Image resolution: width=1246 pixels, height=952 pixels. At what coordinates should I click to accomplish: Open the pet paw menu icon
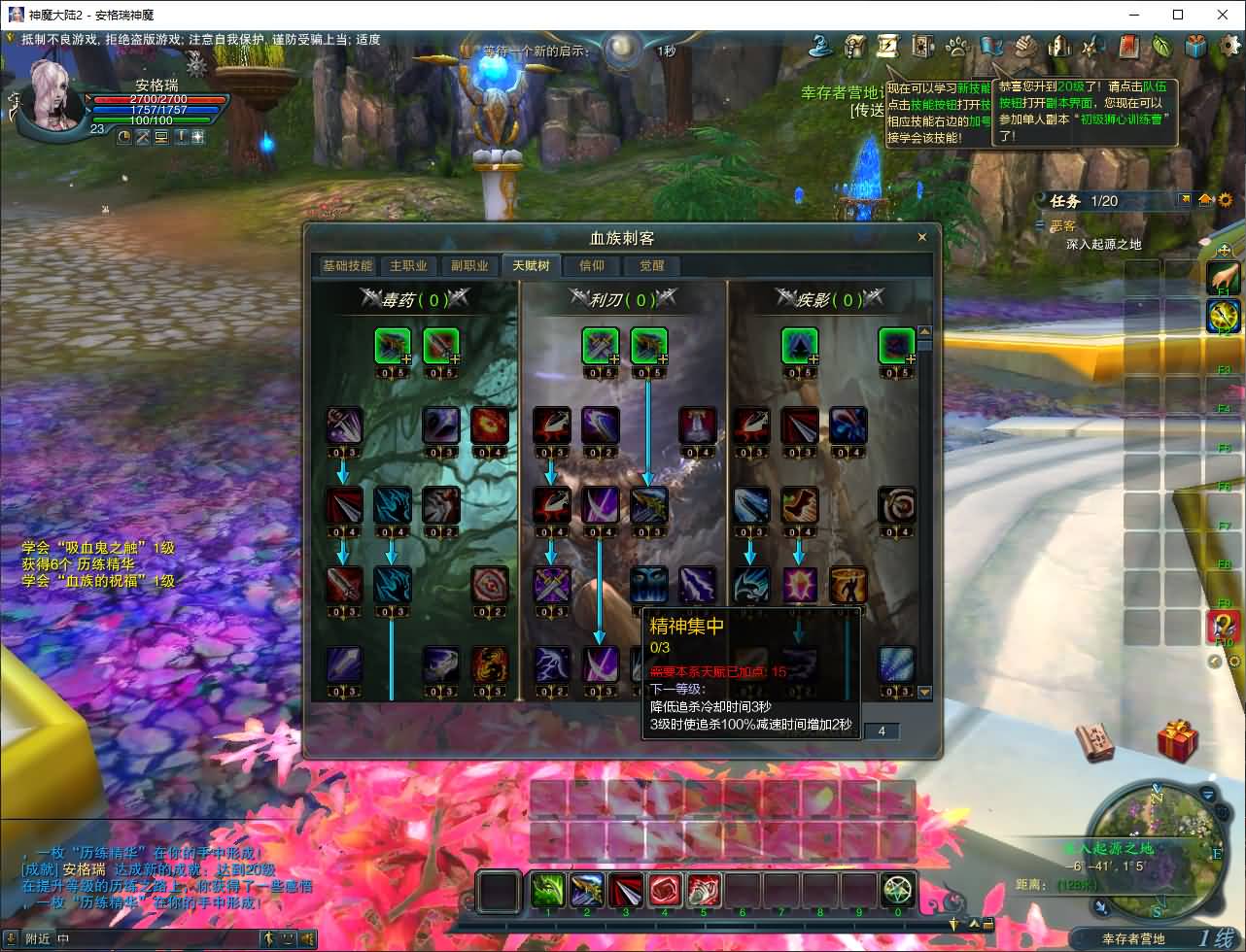tap(957, 46)
